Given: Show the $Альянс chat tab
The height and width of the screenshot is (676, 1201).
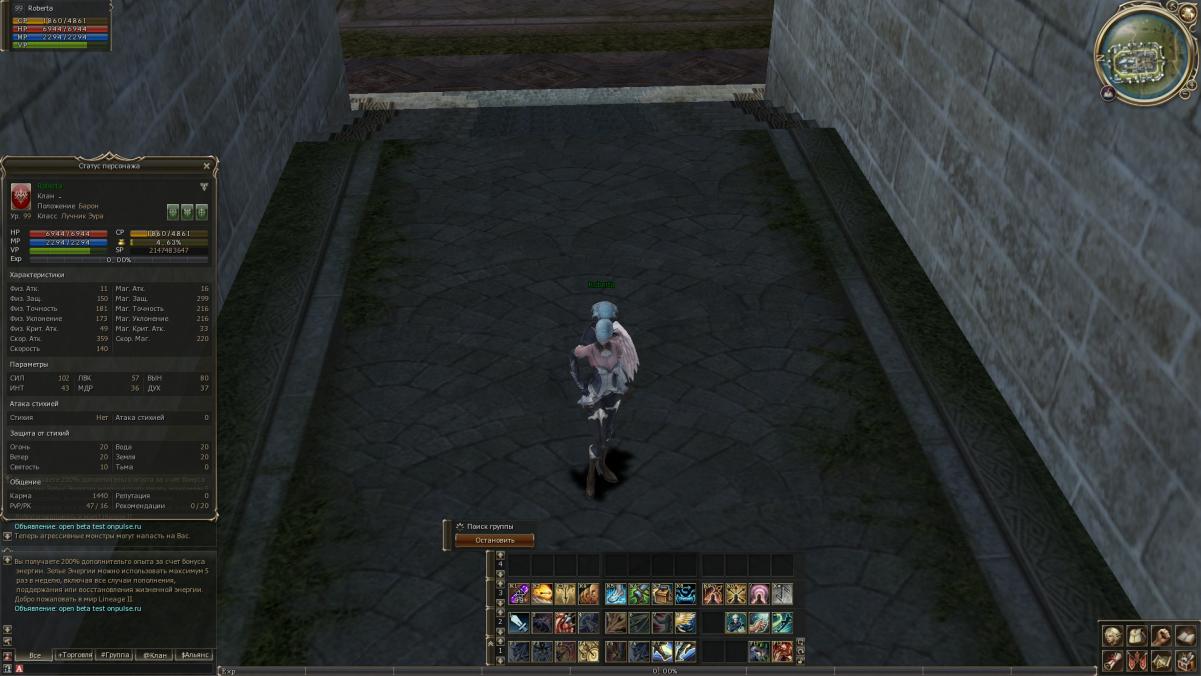Looking at the screenshot, I should pyautogui.click(x=194, y=655).
